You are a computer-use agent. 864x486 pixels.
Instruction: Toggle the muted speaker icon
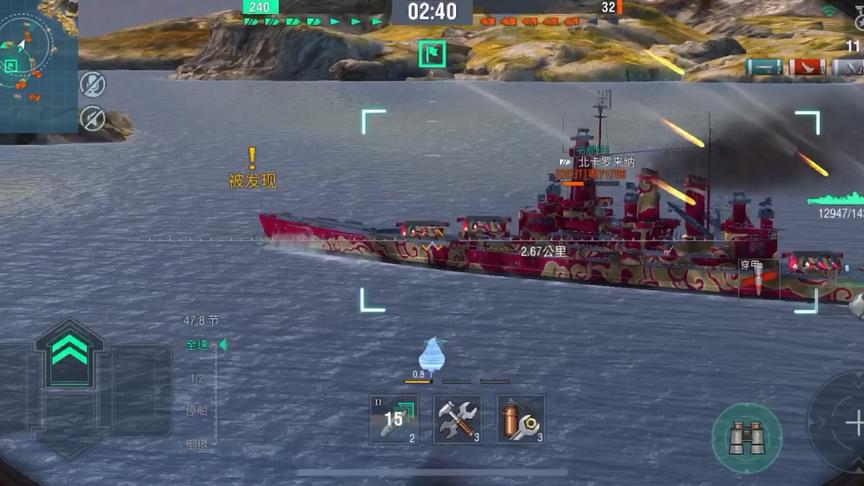click(92, 118)
